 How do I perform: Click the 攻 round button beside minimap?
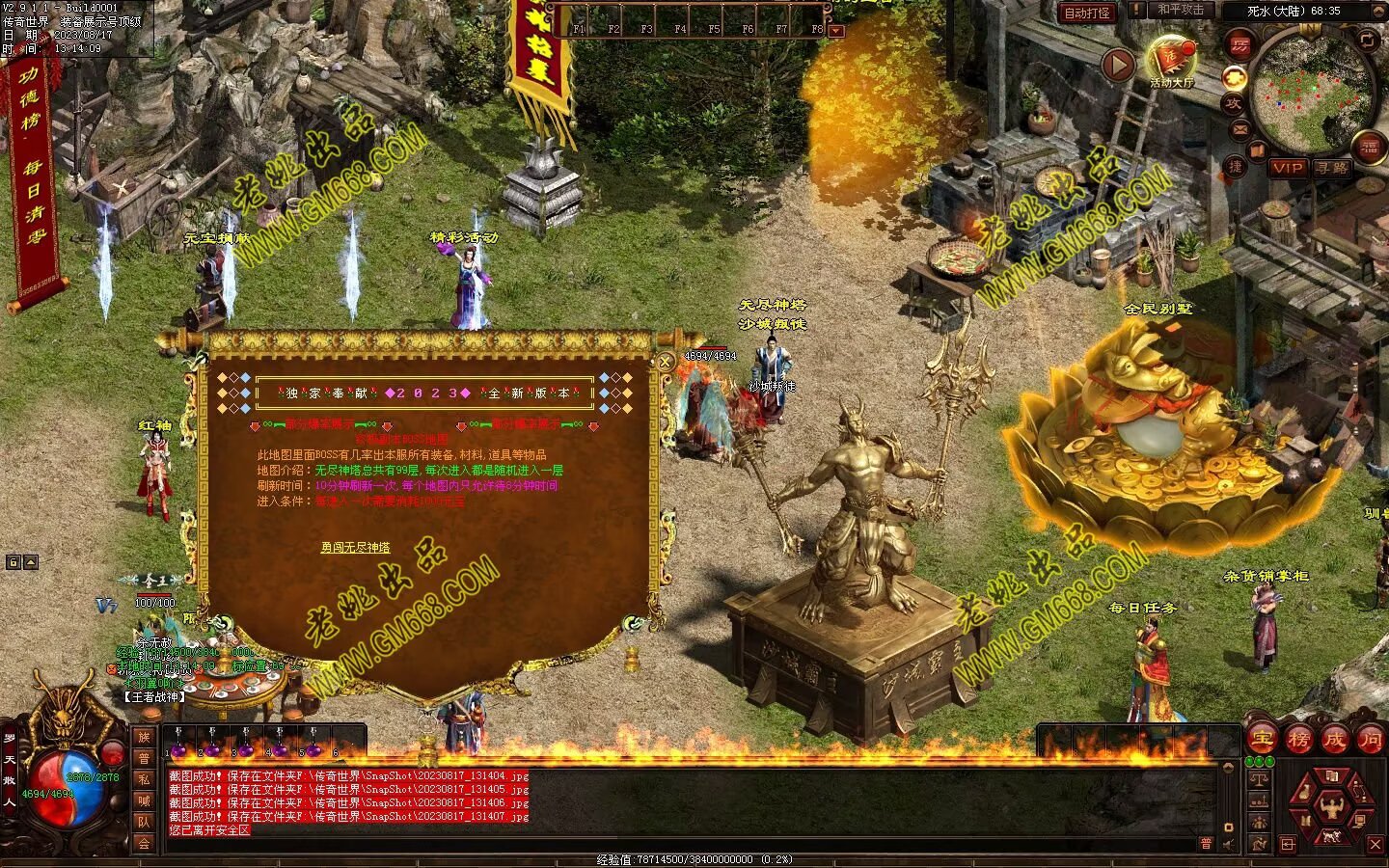tap(1233, 103)
